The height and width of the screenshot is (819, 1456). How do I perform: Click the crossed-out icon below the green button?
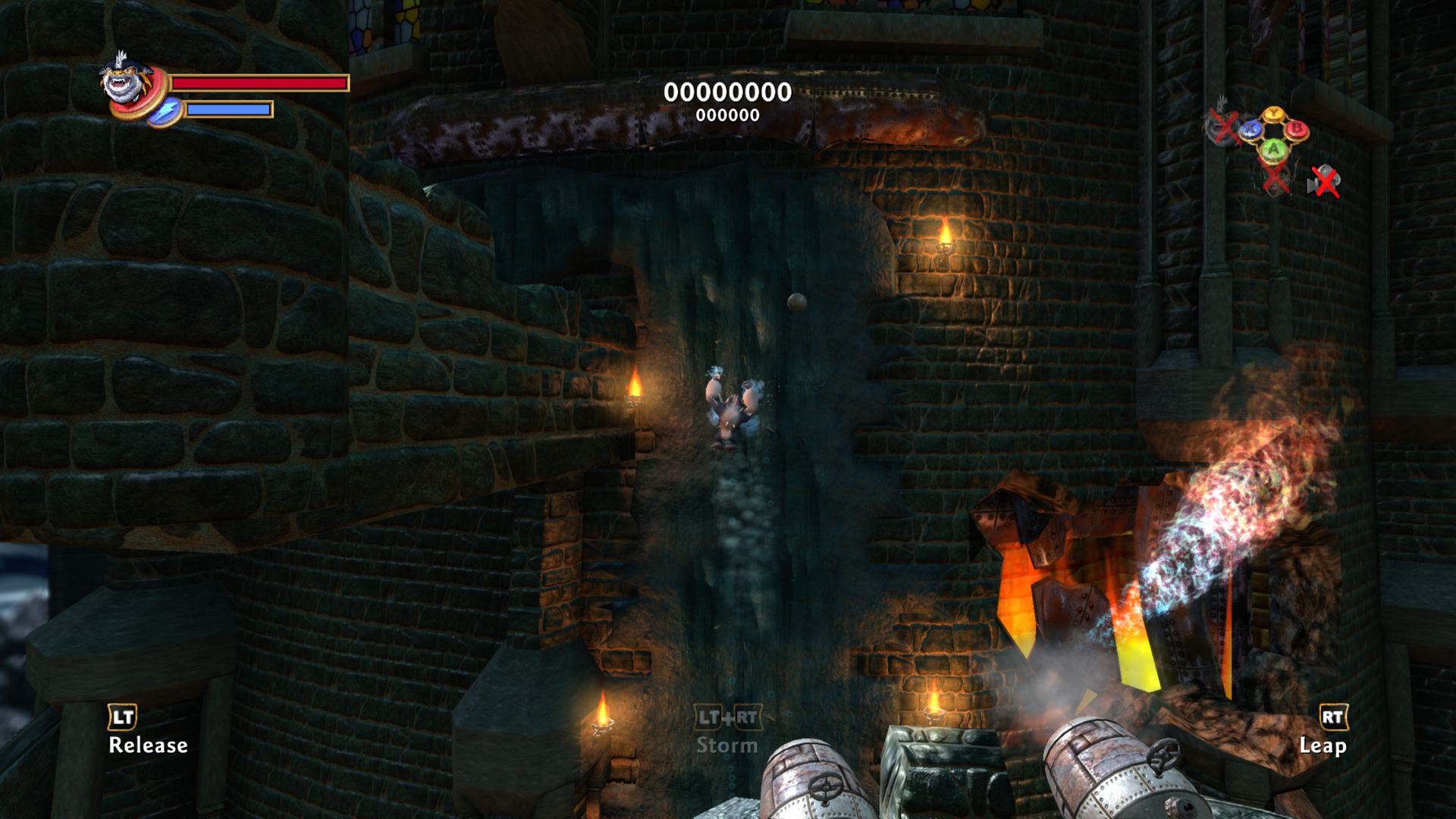click(x=1275, y=179)
